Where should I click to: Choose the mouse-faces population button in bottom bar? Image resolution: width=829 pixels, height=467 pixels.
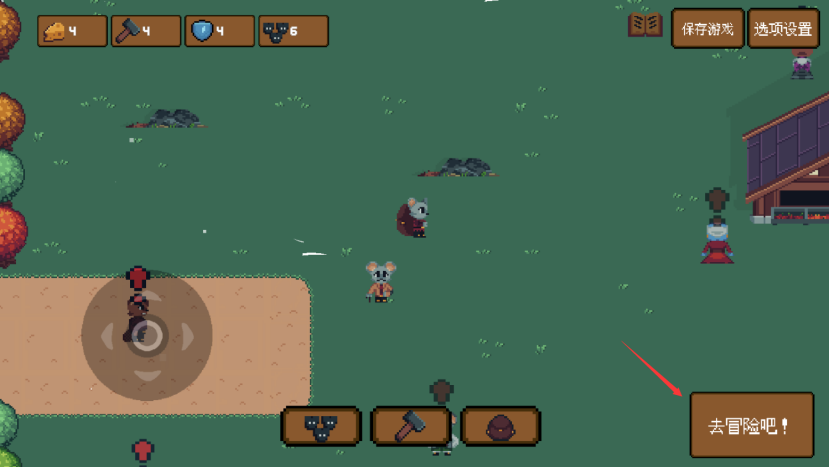coord(321,426)
